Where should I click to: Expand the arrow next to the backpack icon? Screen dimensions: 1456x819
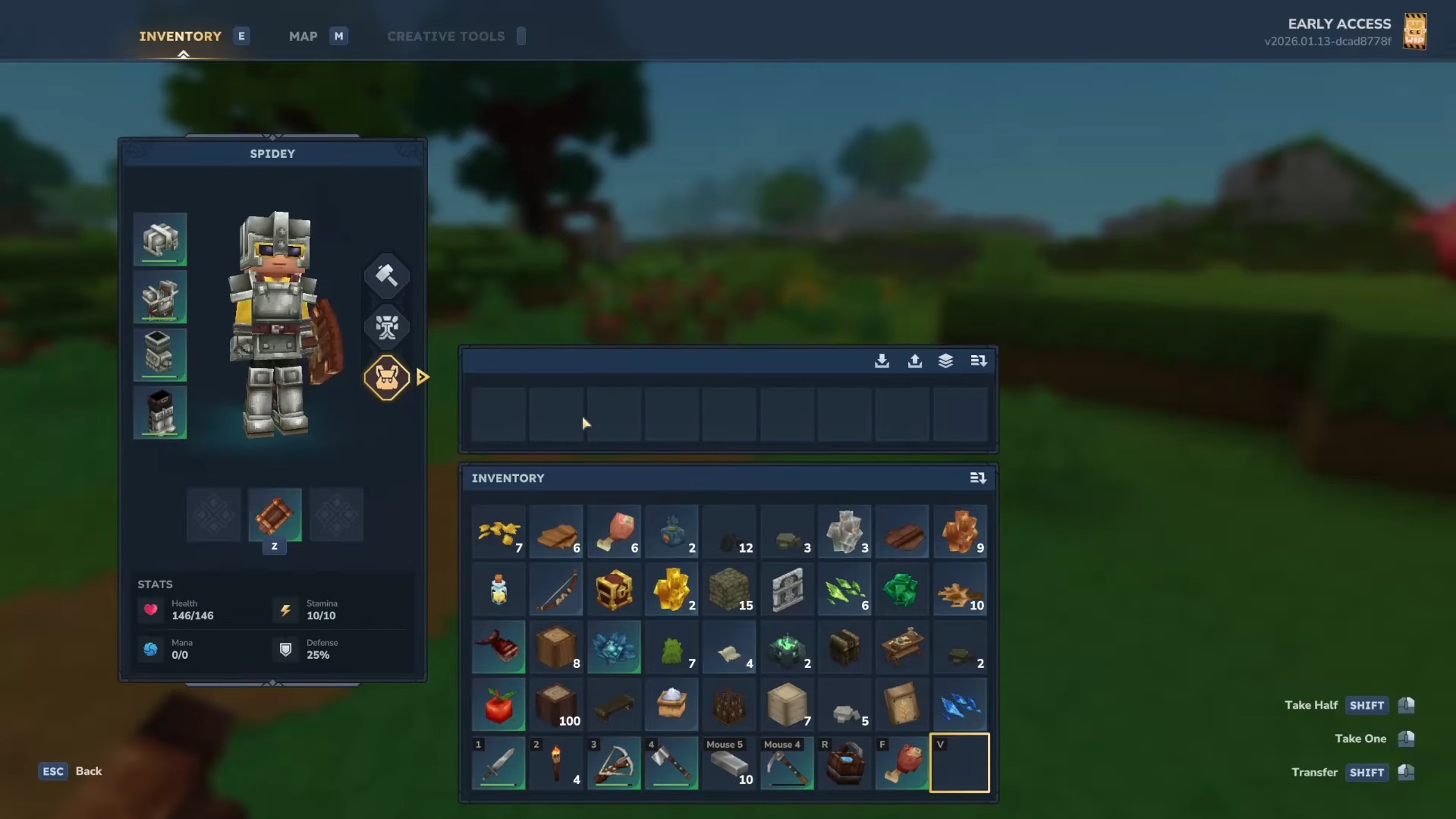423,377
